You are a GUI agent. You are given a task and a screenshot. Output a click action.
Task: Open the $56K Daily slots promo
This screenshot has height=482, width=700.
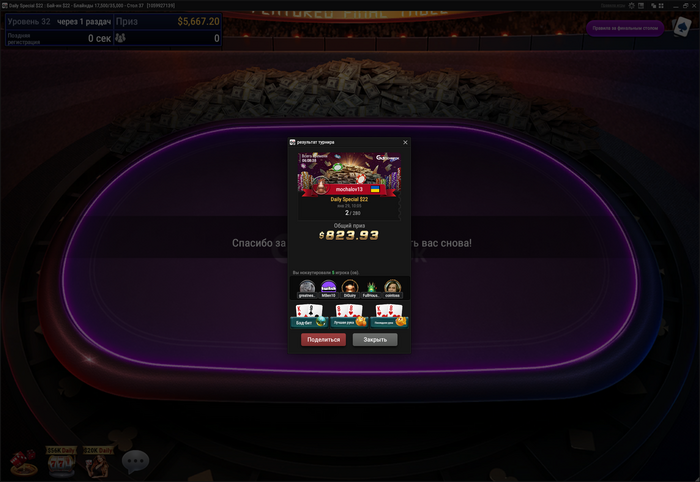pos(60,461)
